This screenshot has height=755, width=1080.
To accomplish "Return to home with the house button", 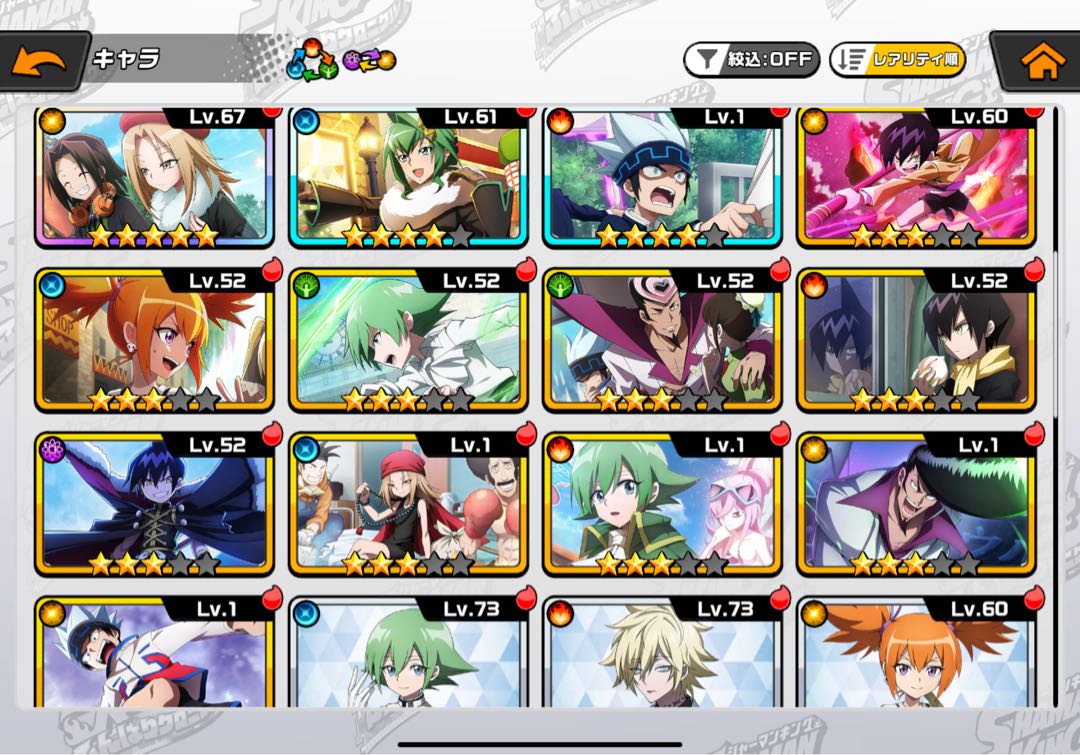I will (1041, 61).
